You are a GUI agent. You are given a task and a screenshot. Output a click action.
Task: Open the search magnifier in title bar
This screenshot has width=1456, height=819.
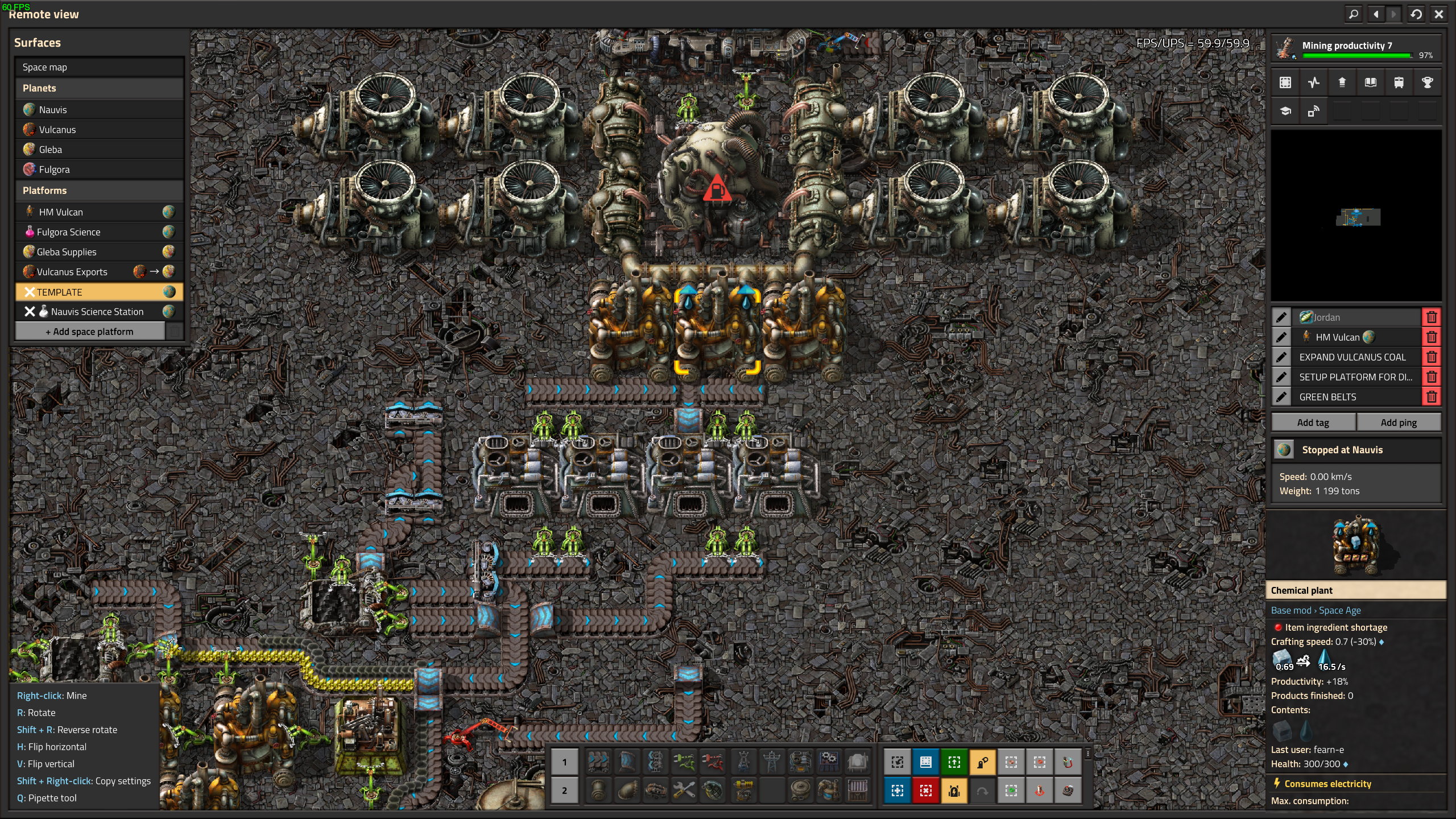(1354, 14)
